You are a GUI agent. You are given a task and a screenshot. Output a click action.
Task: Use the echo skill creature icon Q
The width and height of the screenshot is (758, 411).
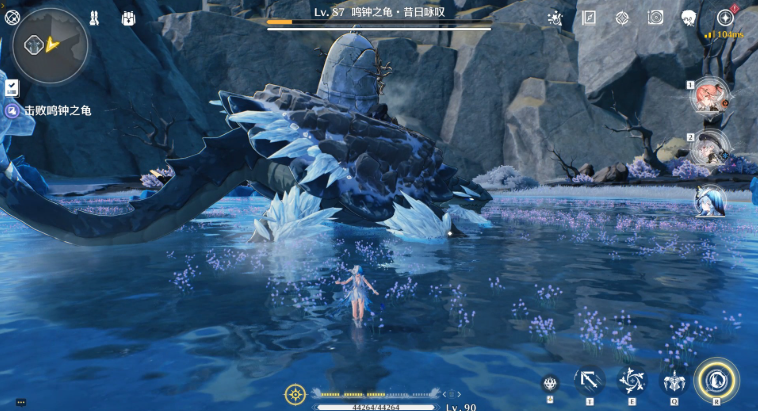(x=674, y=381)
